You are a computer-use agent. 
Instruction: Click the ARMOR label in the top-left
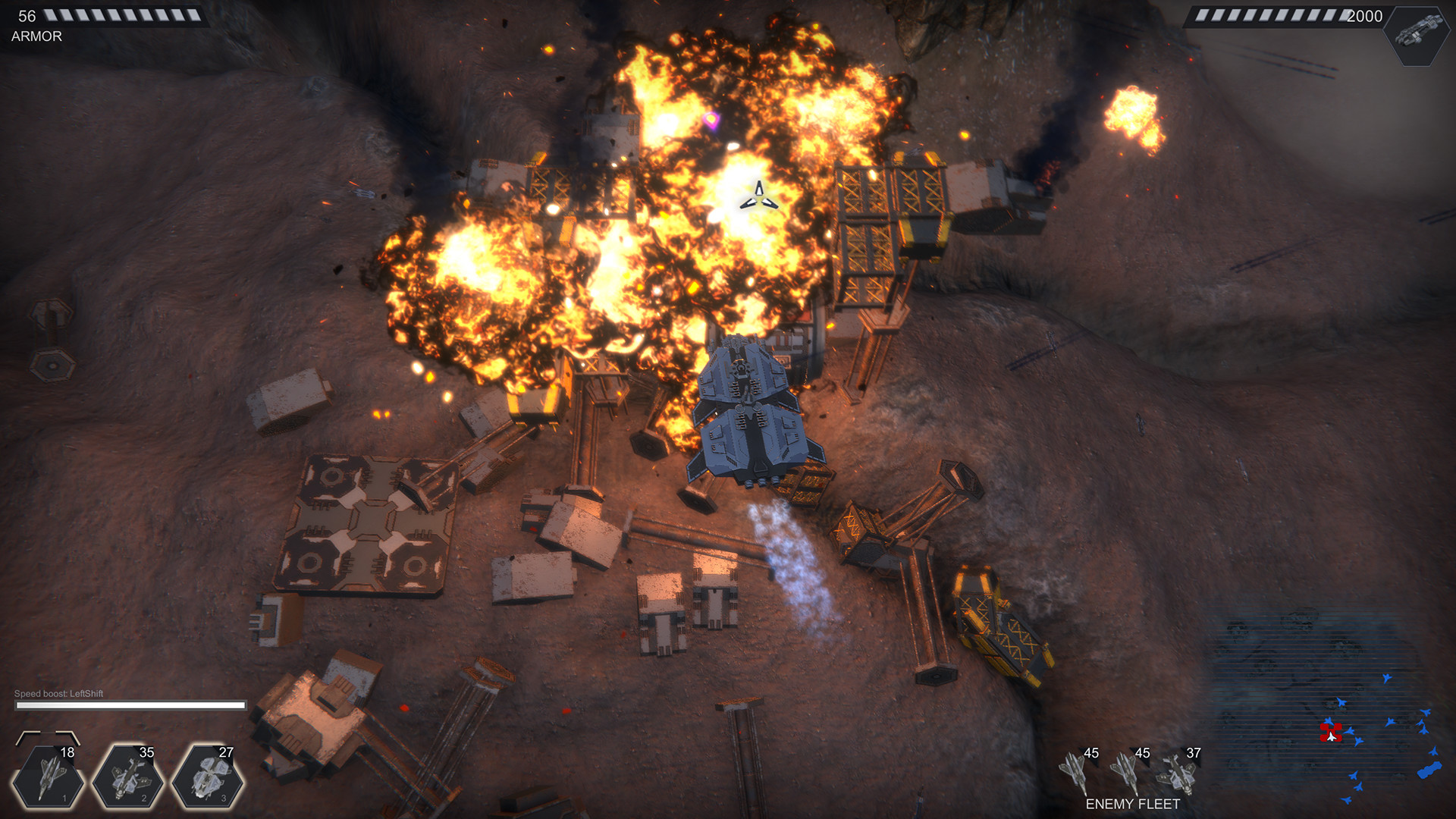pos(35,36)
